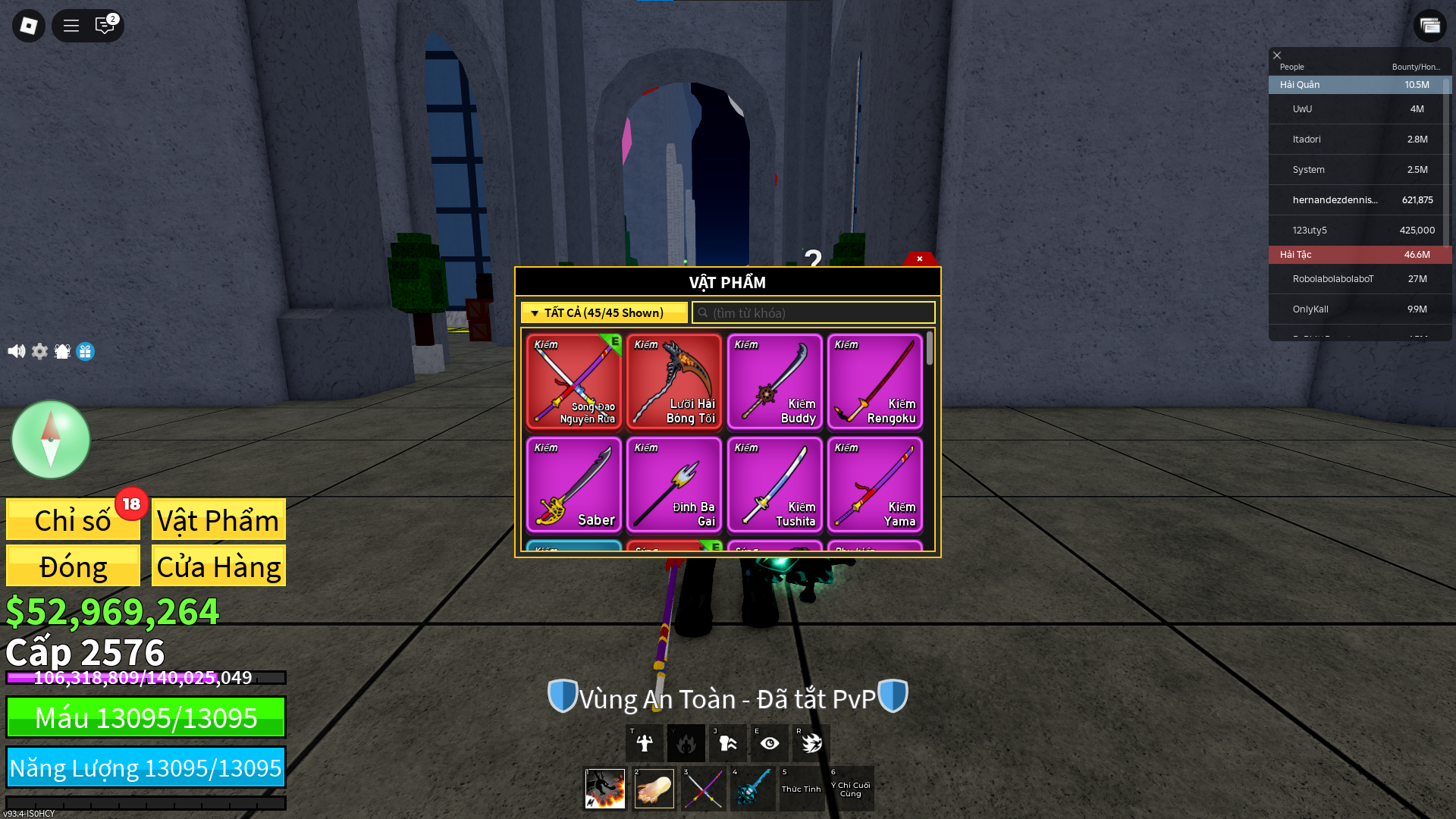Image resolution: width=1456 pixels, height=819 pixels.
Task: Toggle the sound speaker icon
Action: coord(16,351)
